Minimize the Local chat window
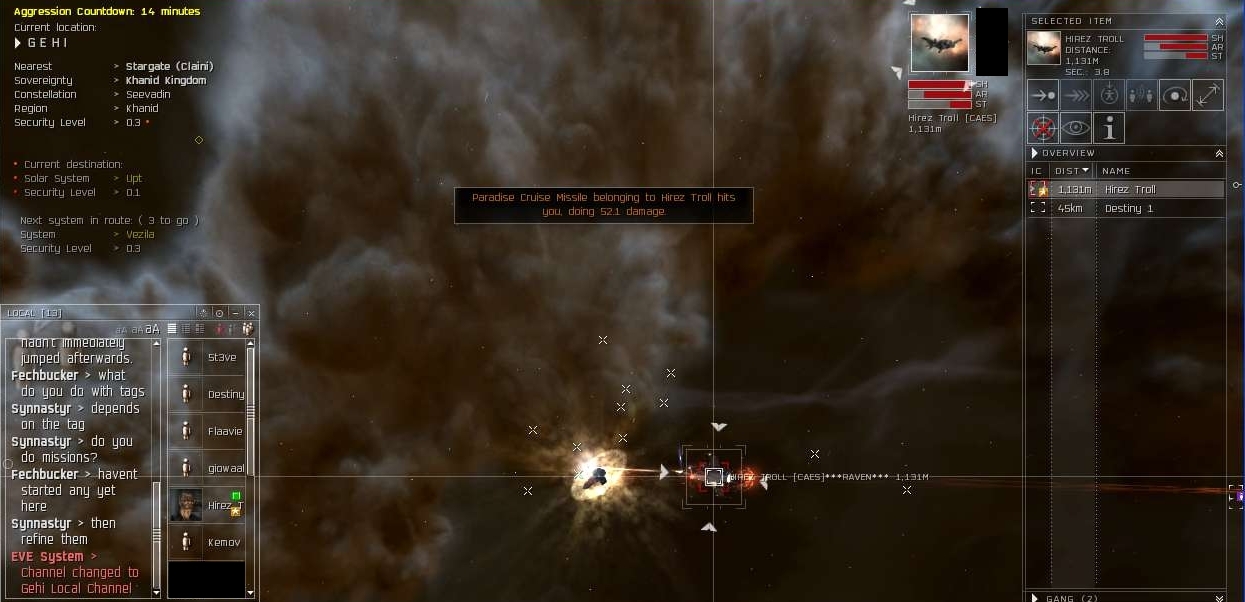 (235, 313)
